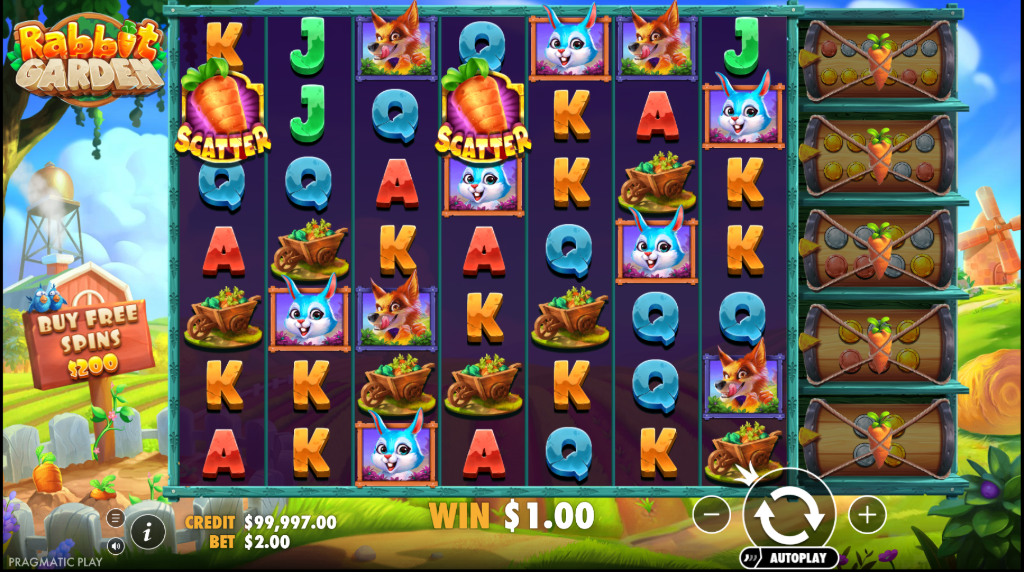Screen dimensions: 1024x572
Task: Buy Free Spins for $200
Action: 90,342
